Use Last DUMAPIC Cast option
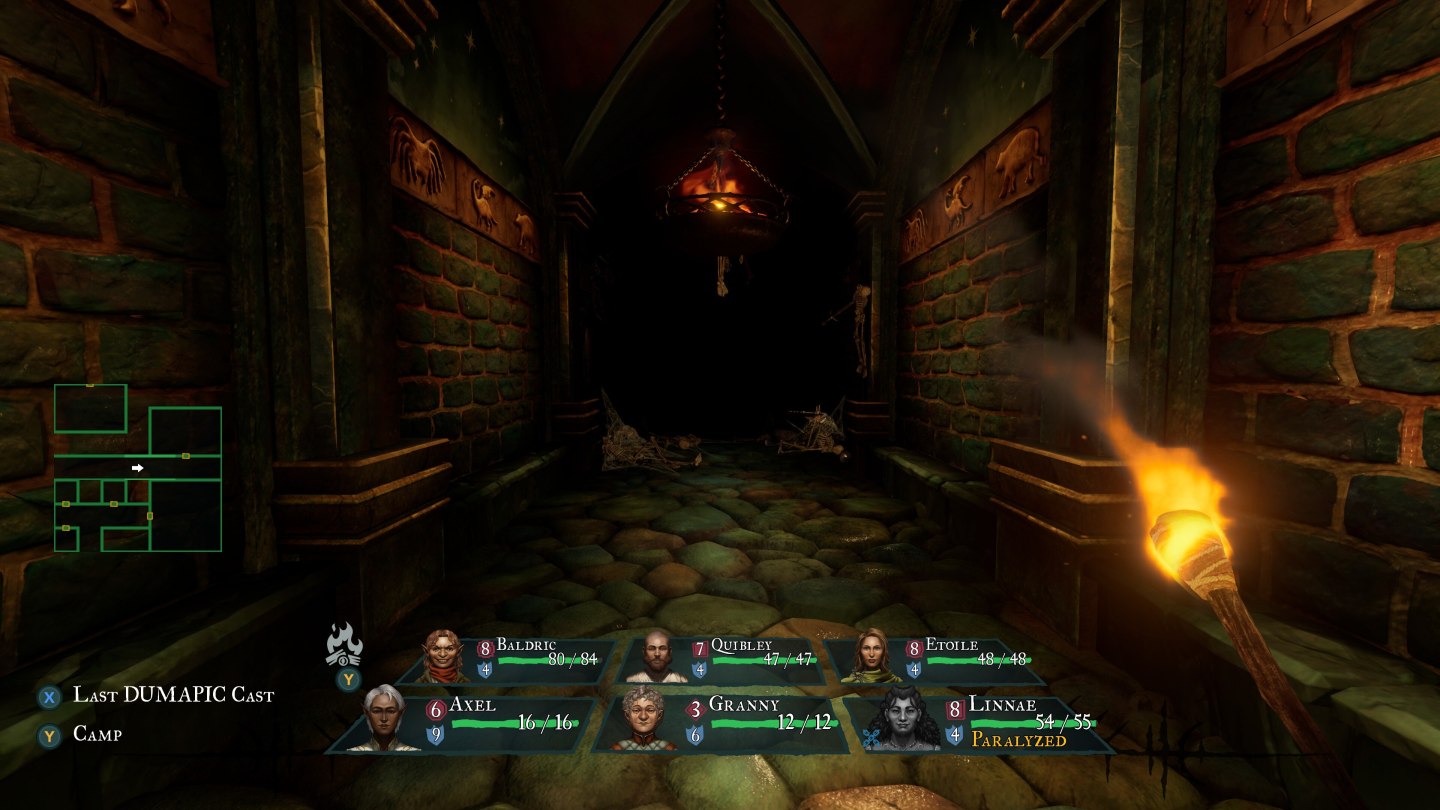Screen dimensions: 1440x810 click(172, 696)
